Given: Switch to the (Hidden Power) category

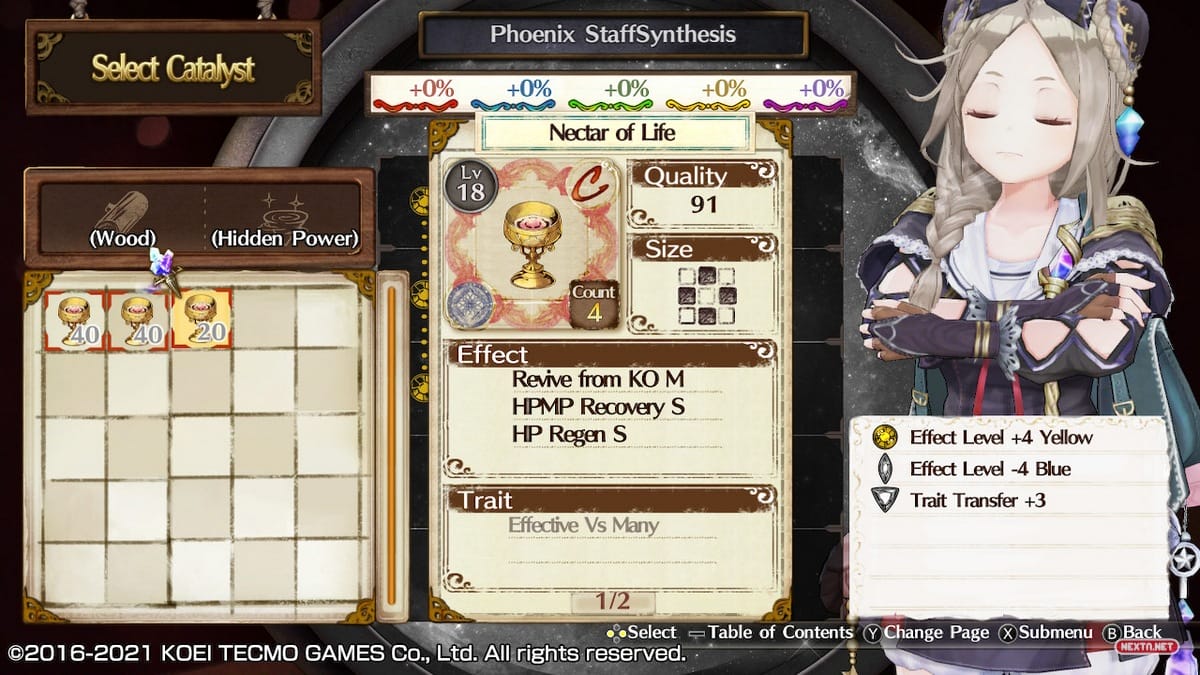Looking at the screenshot, I should 283,222.
